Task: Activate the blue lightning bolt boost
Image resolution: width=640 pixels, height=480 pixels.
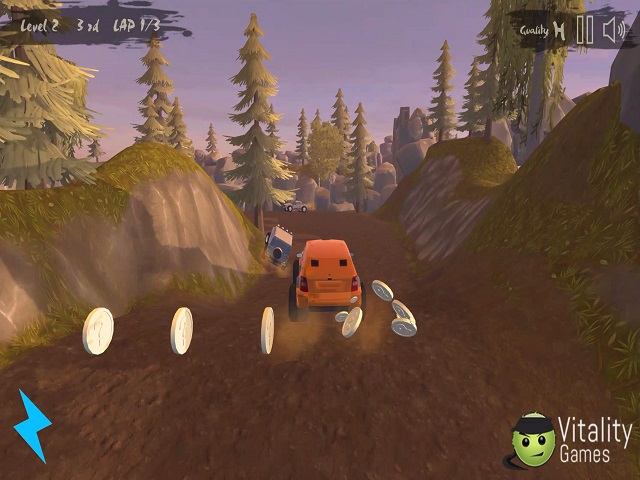Action: pyautogui.click(x=32, y=425)
